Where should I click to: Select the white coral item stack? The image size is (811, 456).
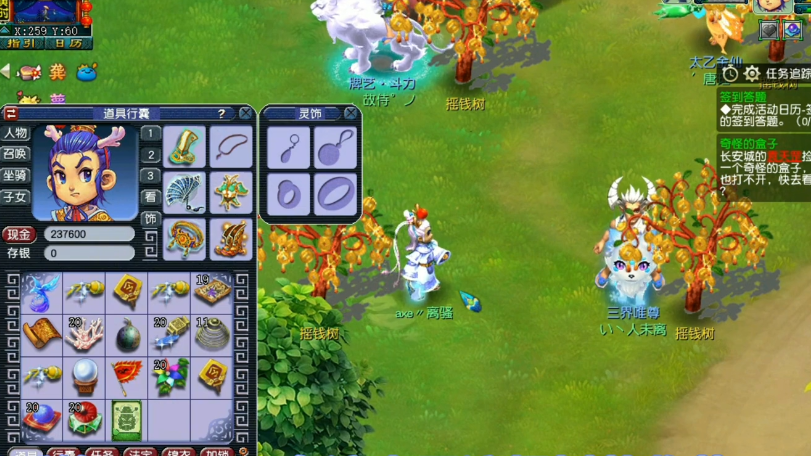coord(85,334)
